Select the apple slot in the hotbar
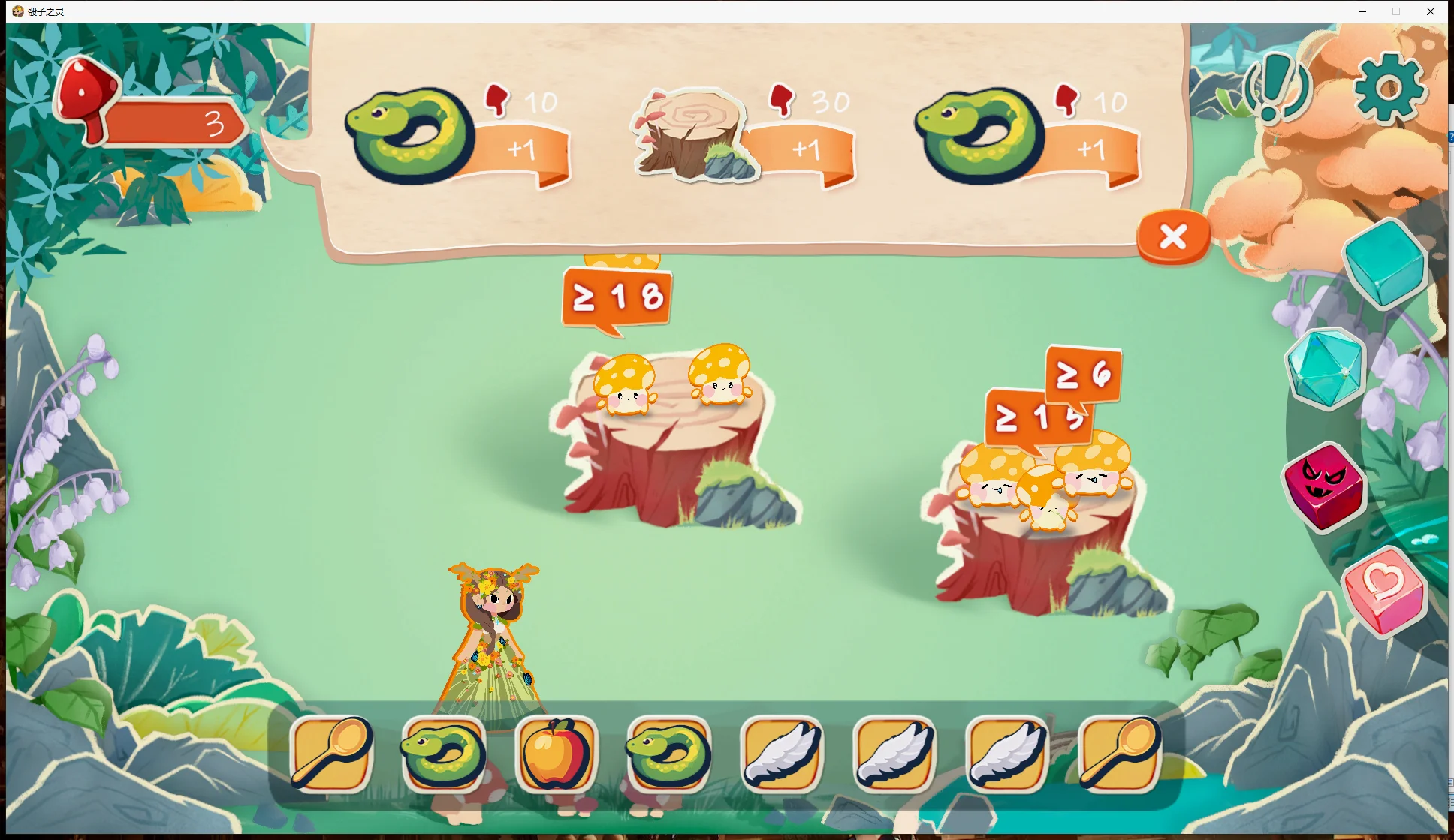 pos(557,754)
